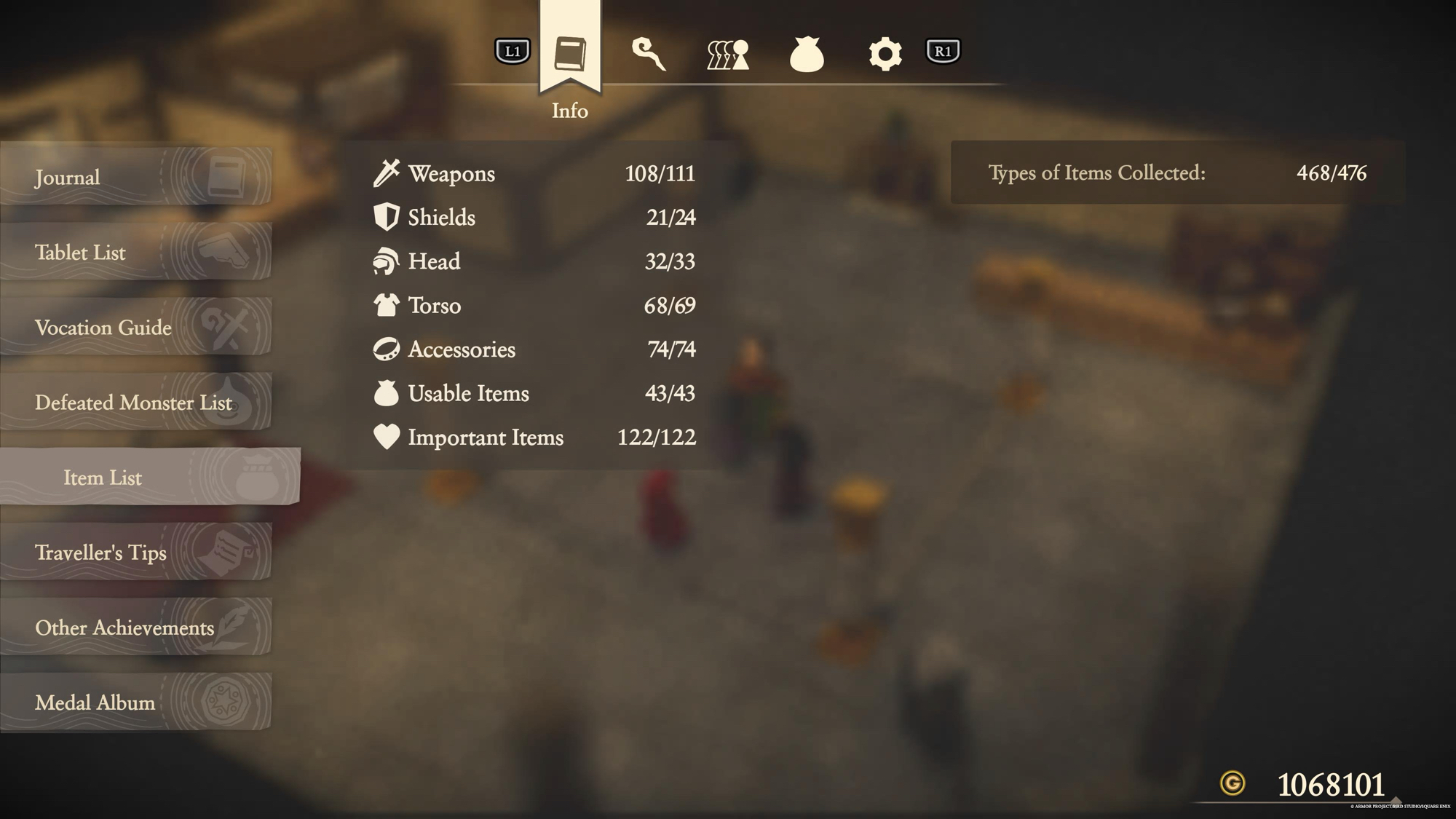
Task: Open the Important Items category
Action: 534,437
